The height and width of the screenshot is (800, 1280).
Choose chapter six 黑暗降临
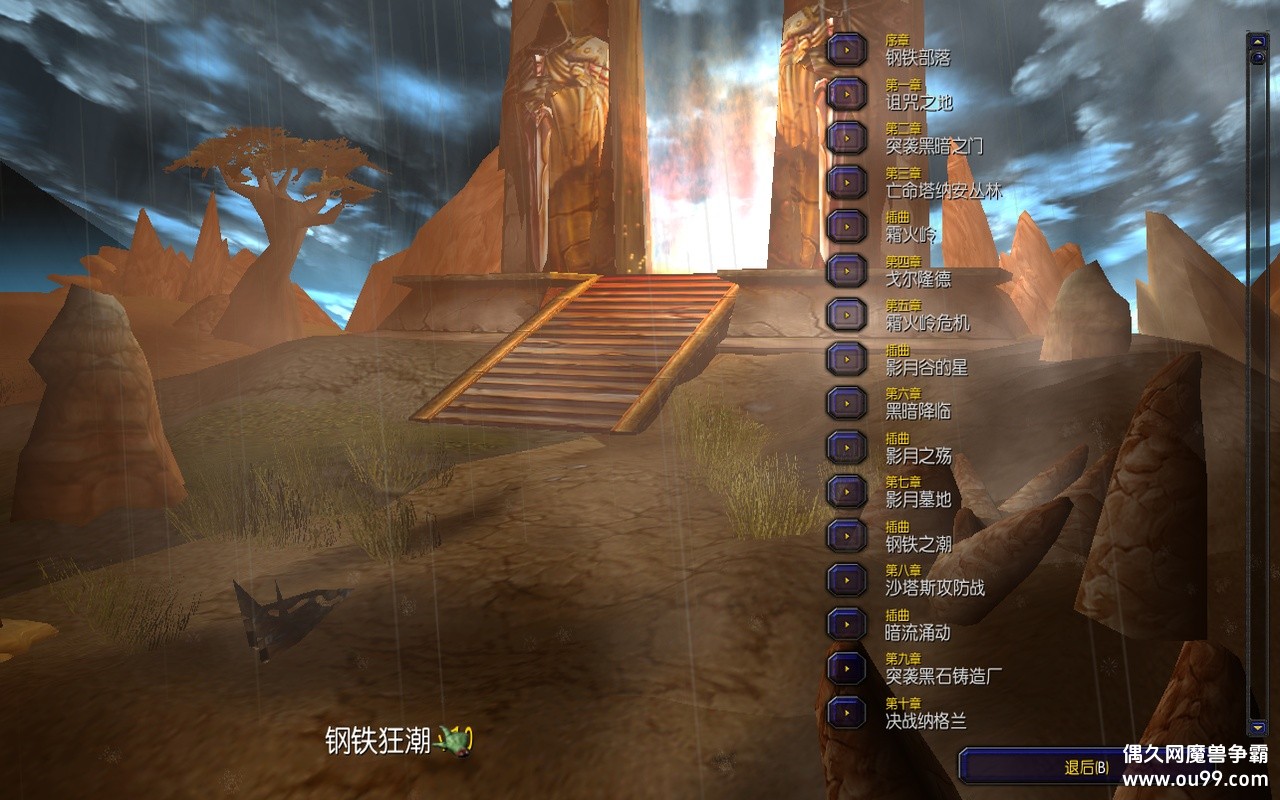pos(847,402)
